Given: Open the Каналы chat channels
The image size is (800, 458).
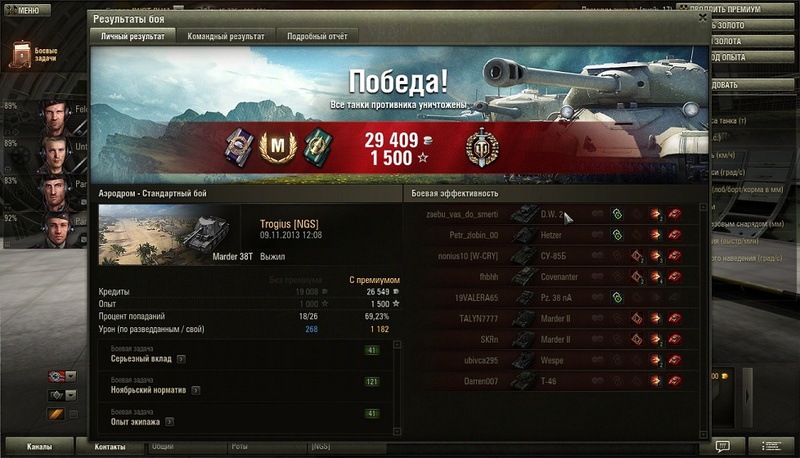Looking at the screenshot, I should (39, 446).
